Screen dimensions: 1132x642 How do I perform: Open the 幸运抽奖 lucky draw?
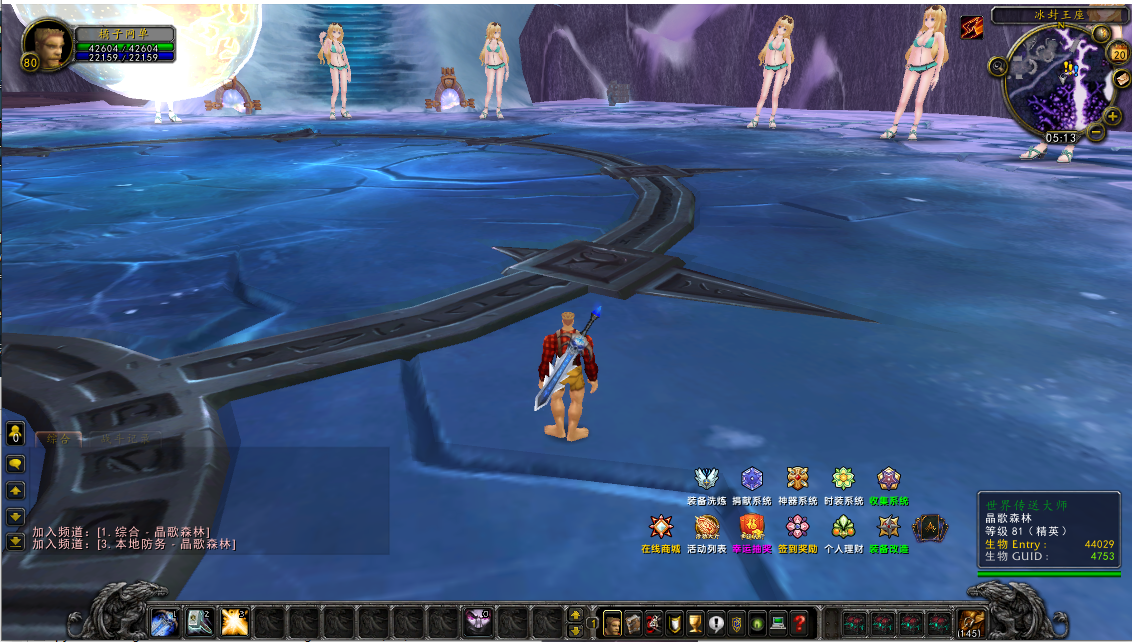click(x=752, y=527)
